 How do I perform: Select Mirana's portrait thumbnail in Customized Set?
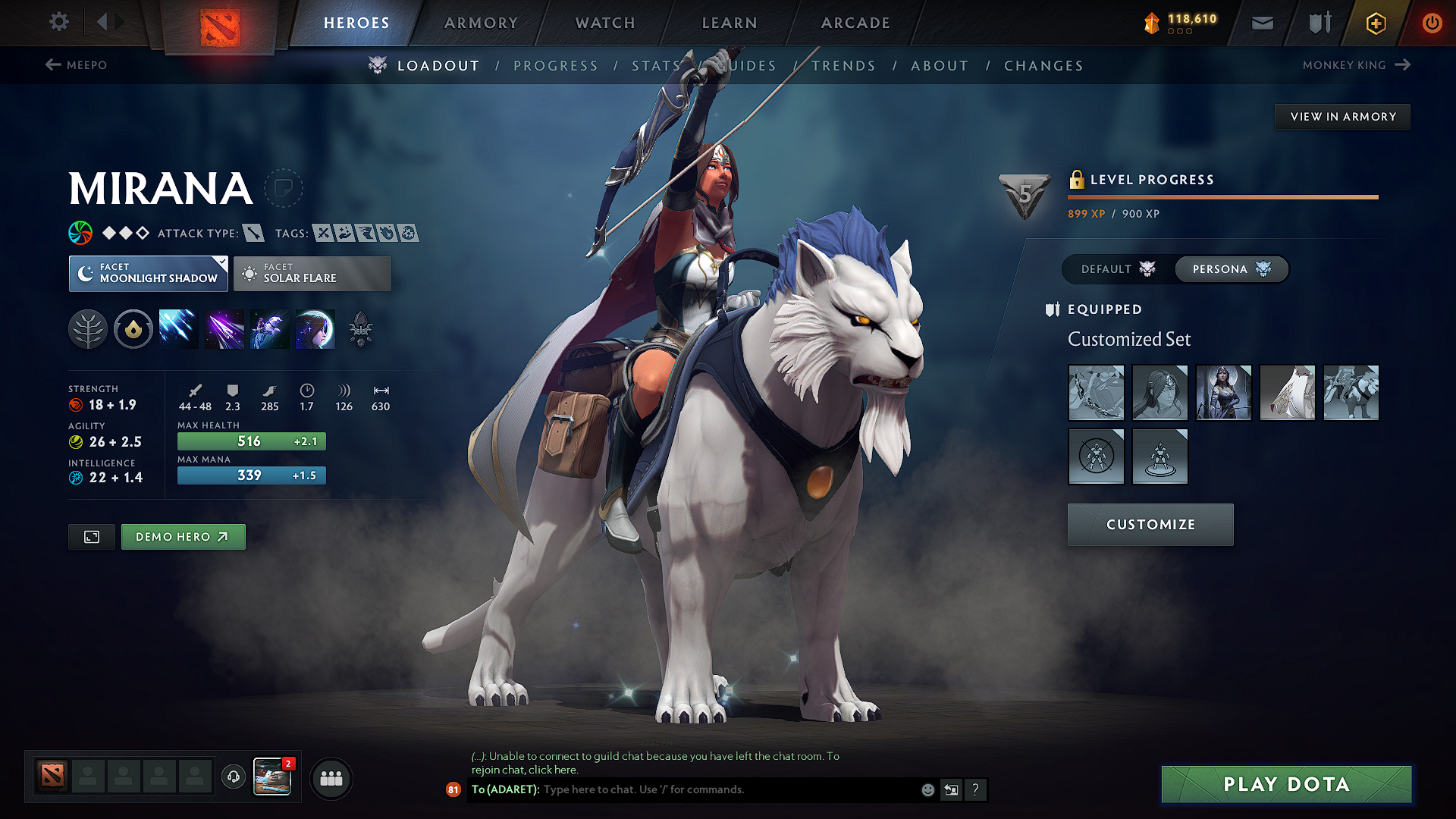tap(1223, 393)
